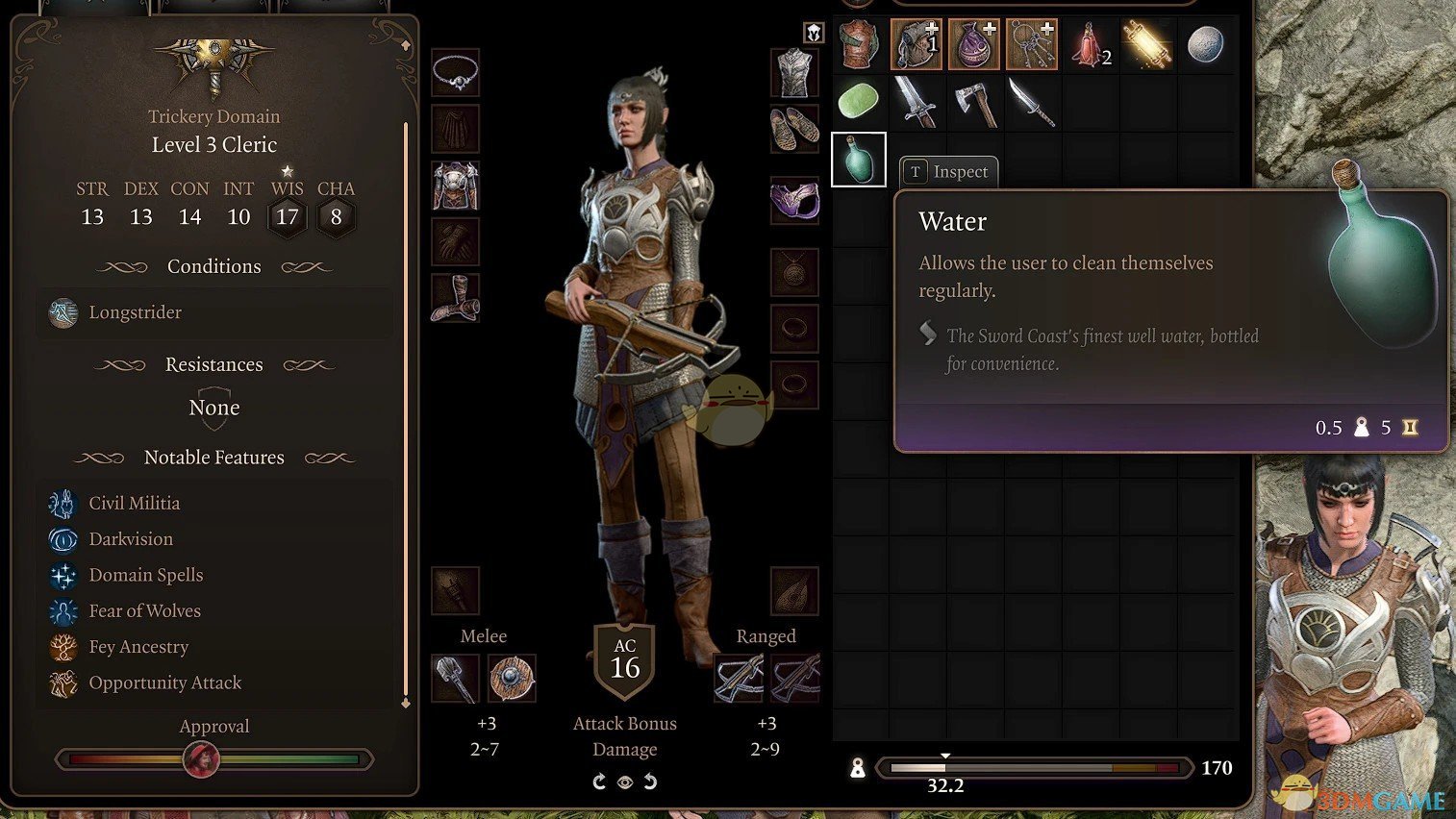1456x819 pixels.
Task: Open the backpack container slot
Action: (916, 45)
